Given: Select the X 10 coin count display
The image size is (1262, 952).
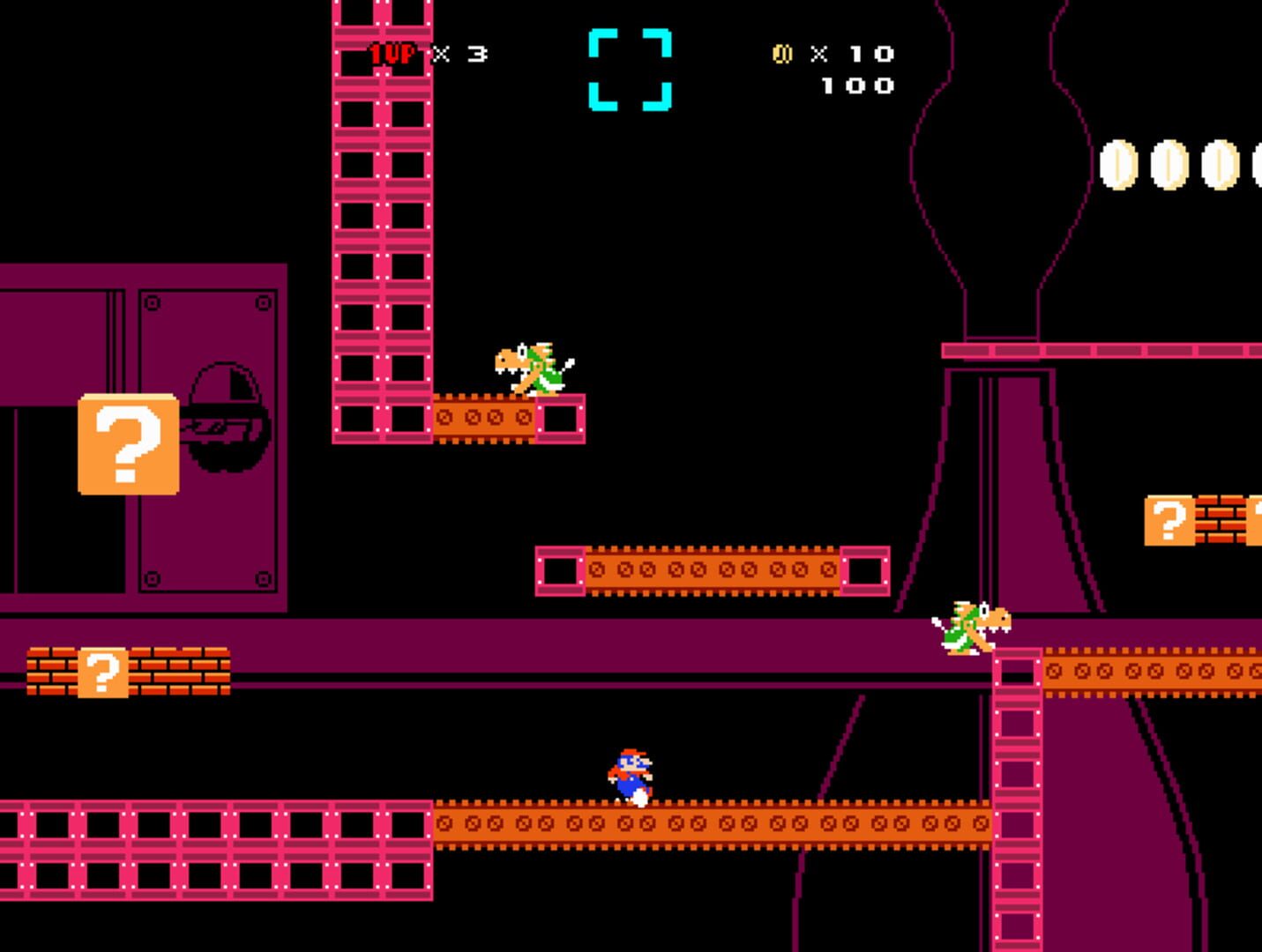Looking at the screenshot, I should click(851, 55).
